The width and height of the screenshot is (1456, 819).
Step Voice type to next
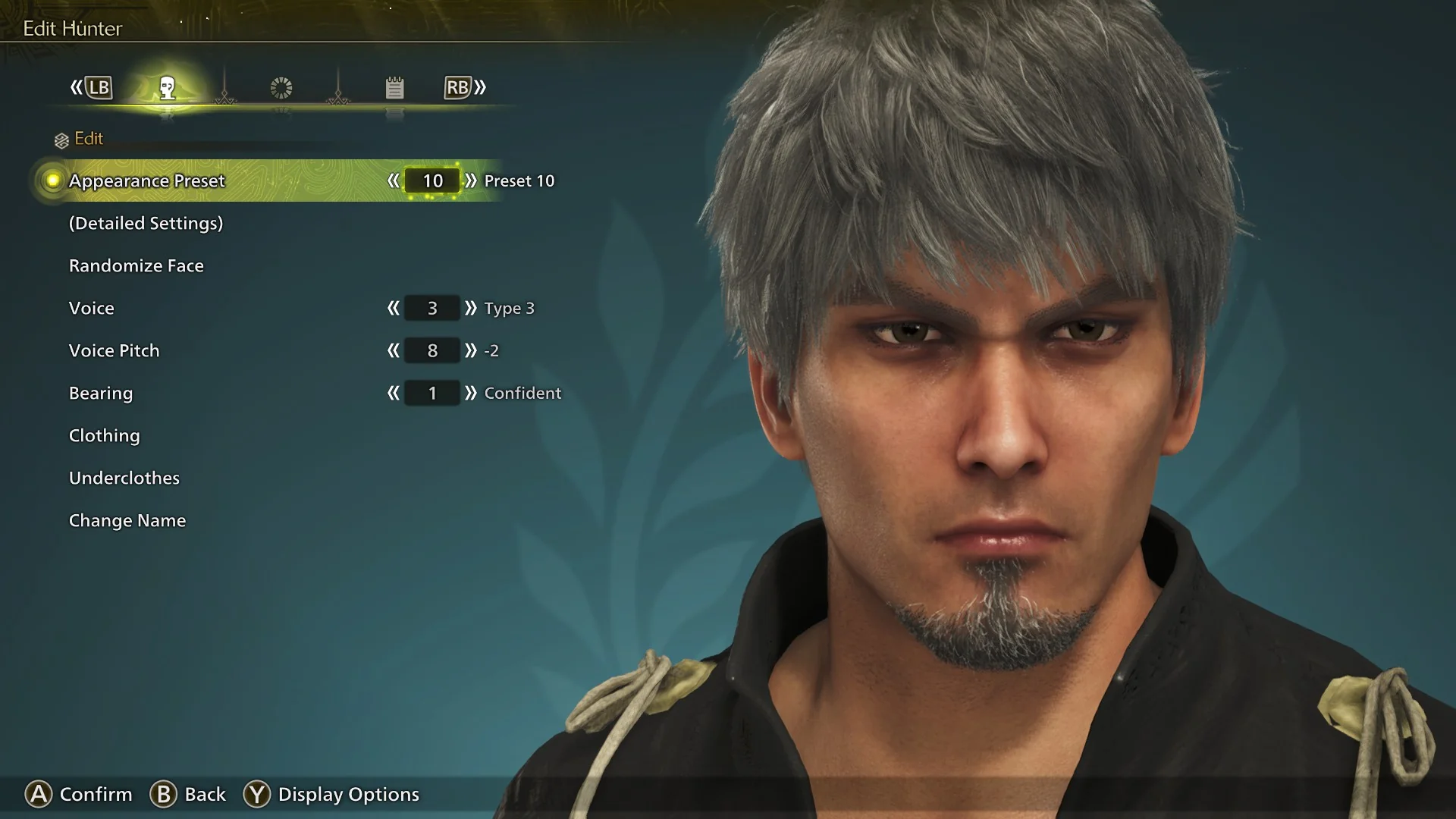coord(471,308)
